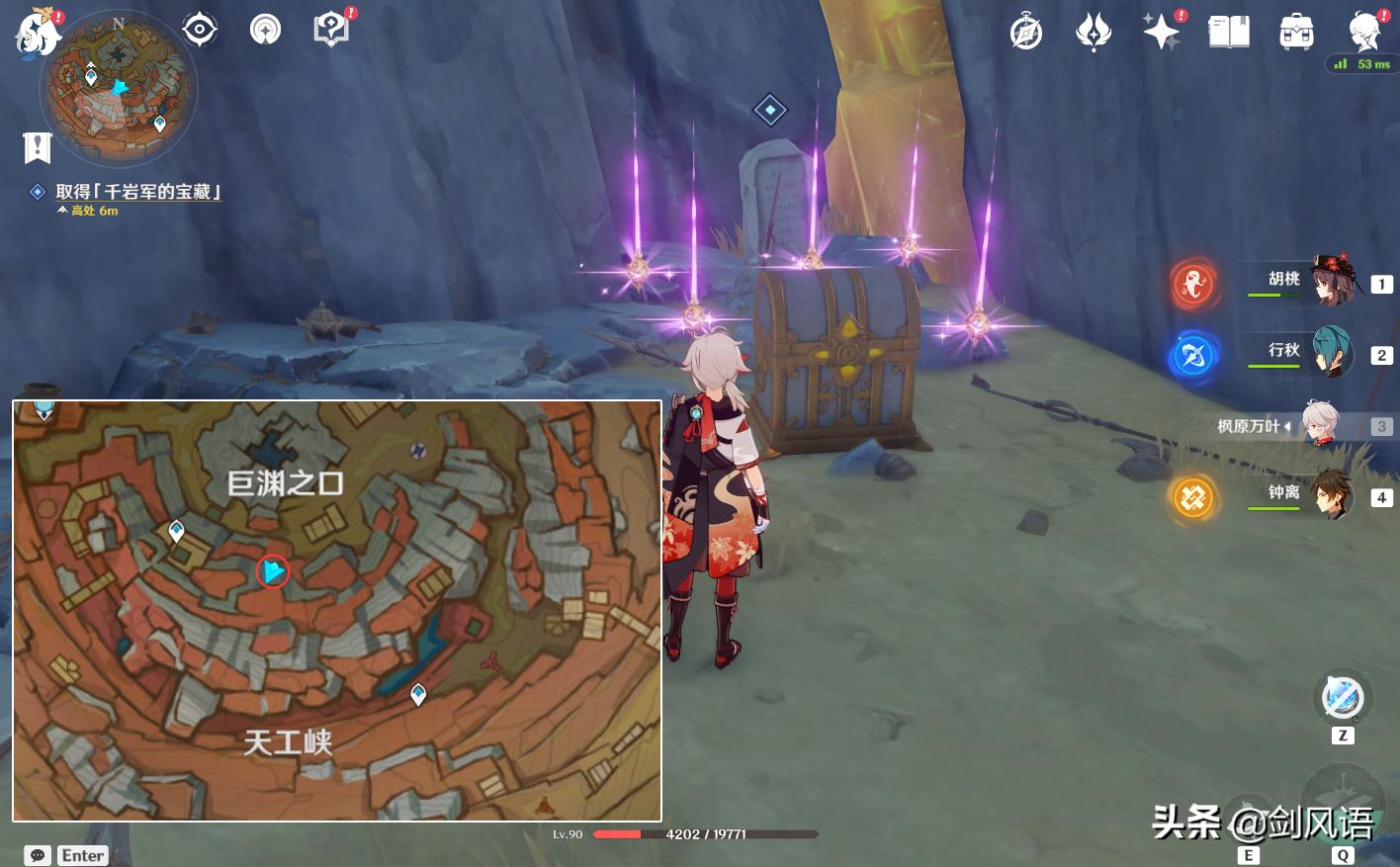This screenshot has height=867, width=1400.
Task: Select the tracked quest 取得「千岩军的宝藏」
Action: [x=137, y=192]
